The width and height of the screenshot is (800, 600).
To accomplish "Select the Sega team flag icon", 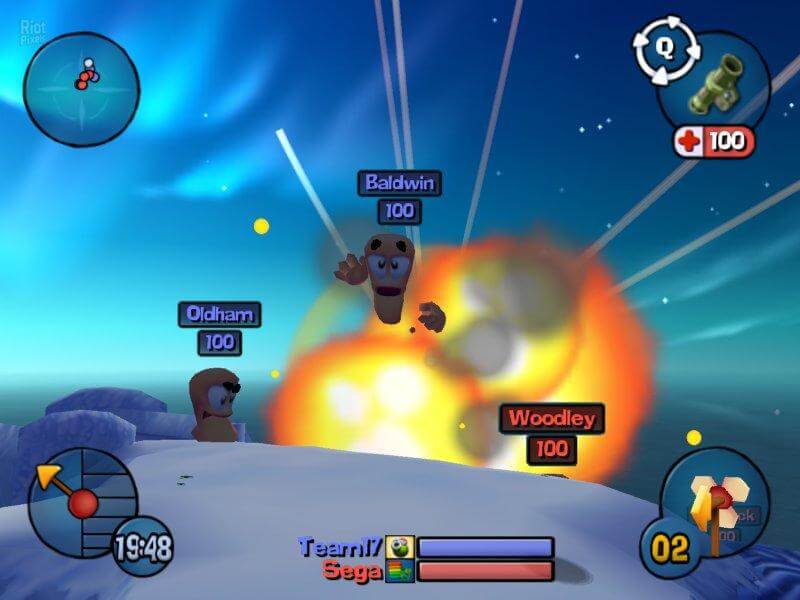I will [x=399, y=571].
